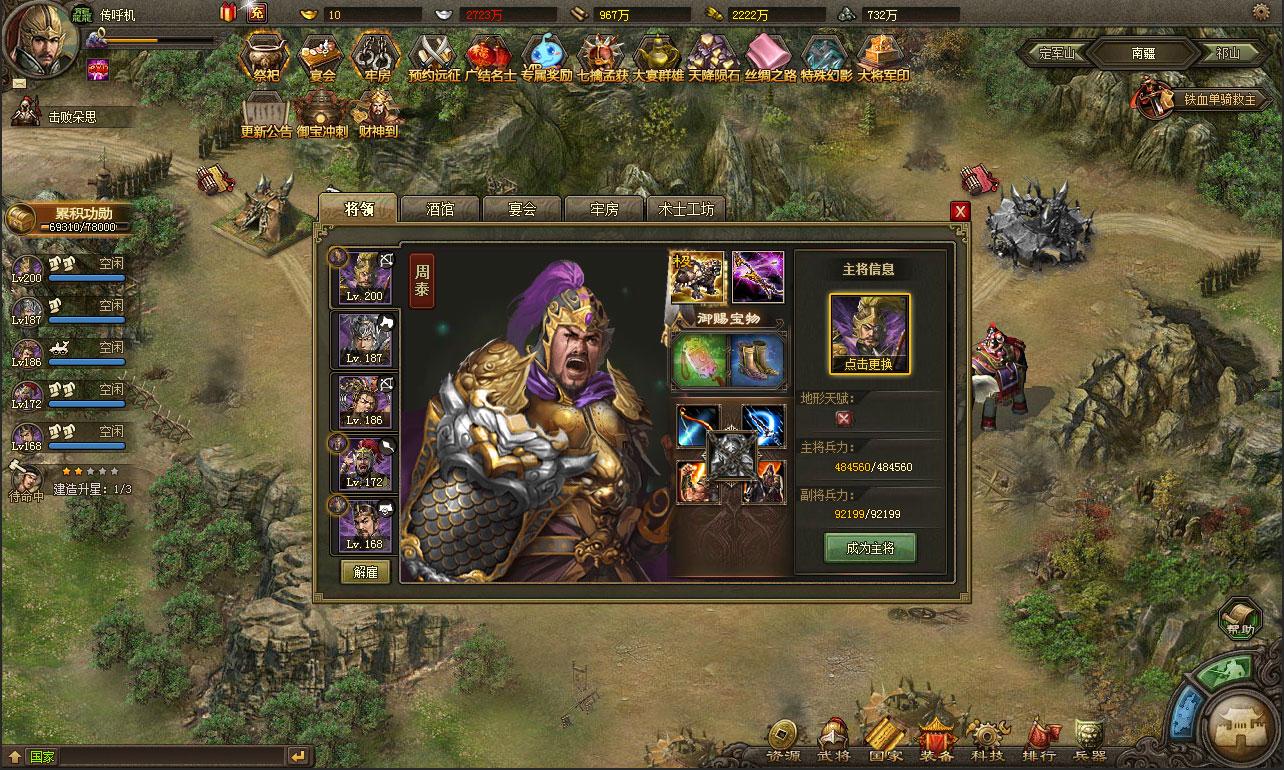1284x770 pixels.
Task: Close the generals panel with the red X
Action: (x=960, y=211)
